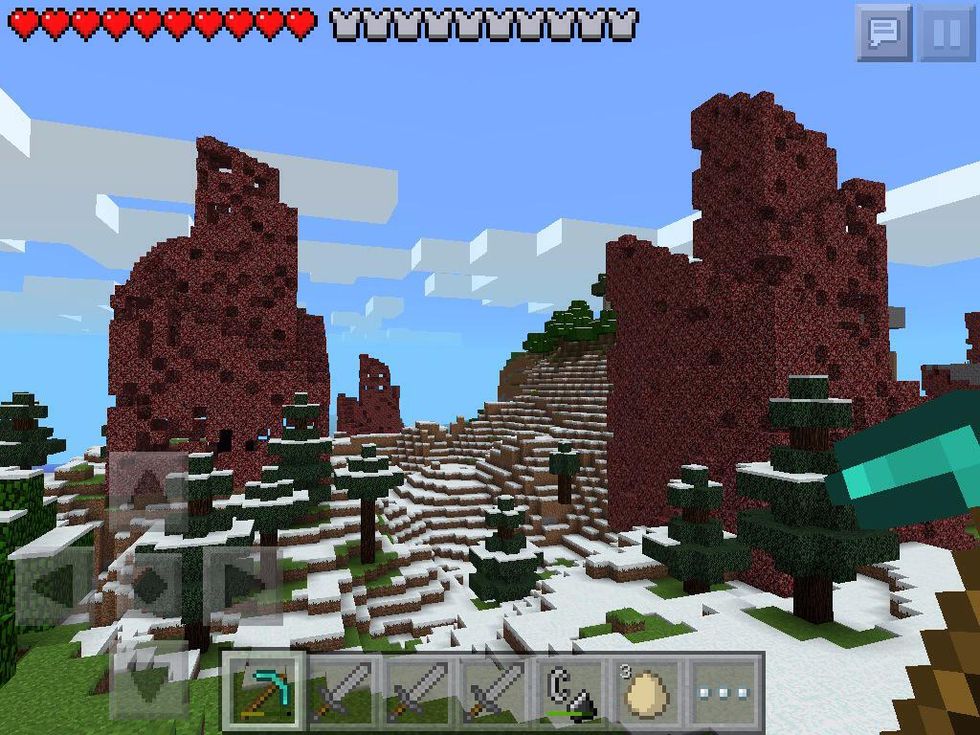Tap the move left arrow on D-pad
The width and height of the screenshot is (980, 735).
click(x=52, y=584)
